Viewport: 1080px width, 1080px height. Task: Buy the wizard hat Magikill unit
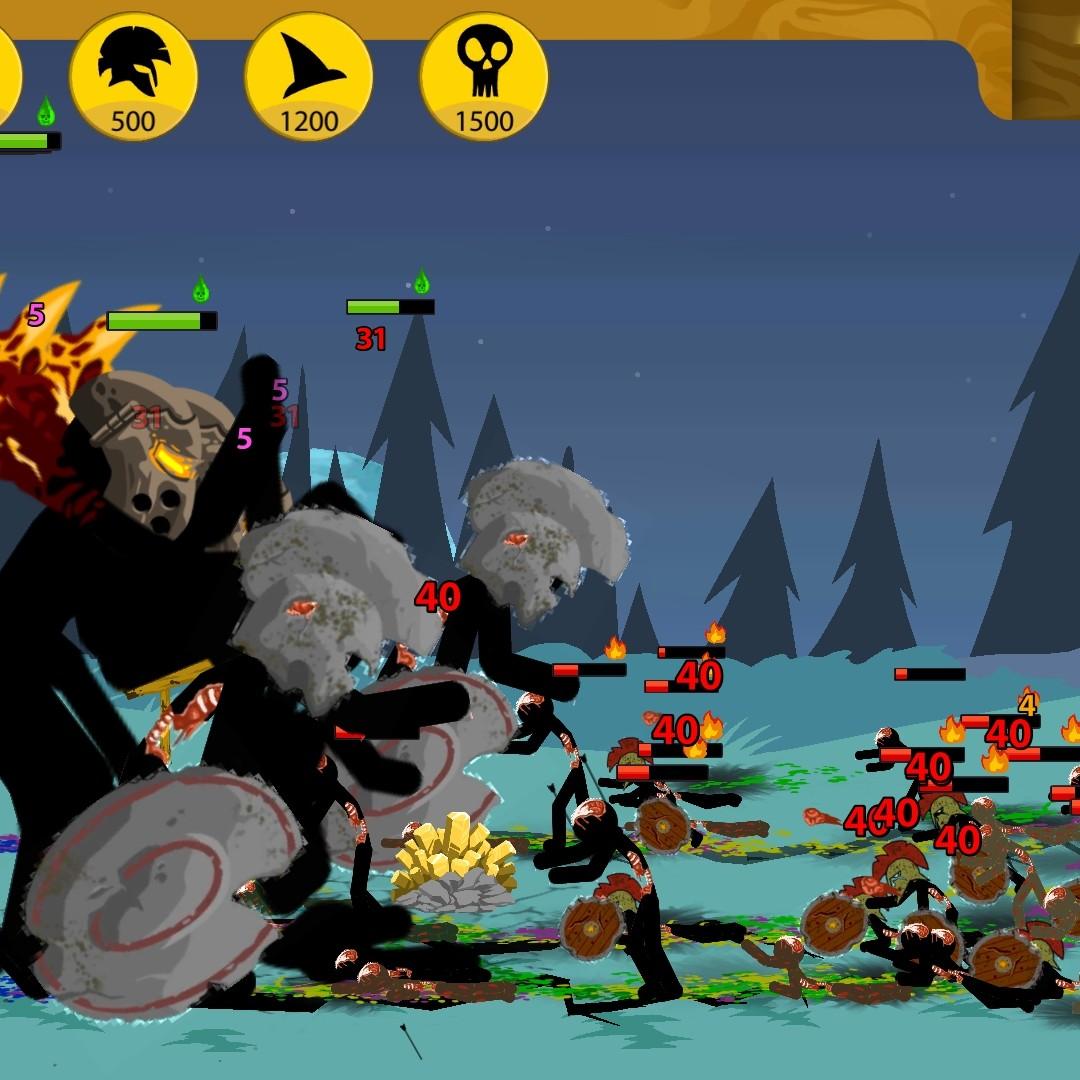[308, 77]
